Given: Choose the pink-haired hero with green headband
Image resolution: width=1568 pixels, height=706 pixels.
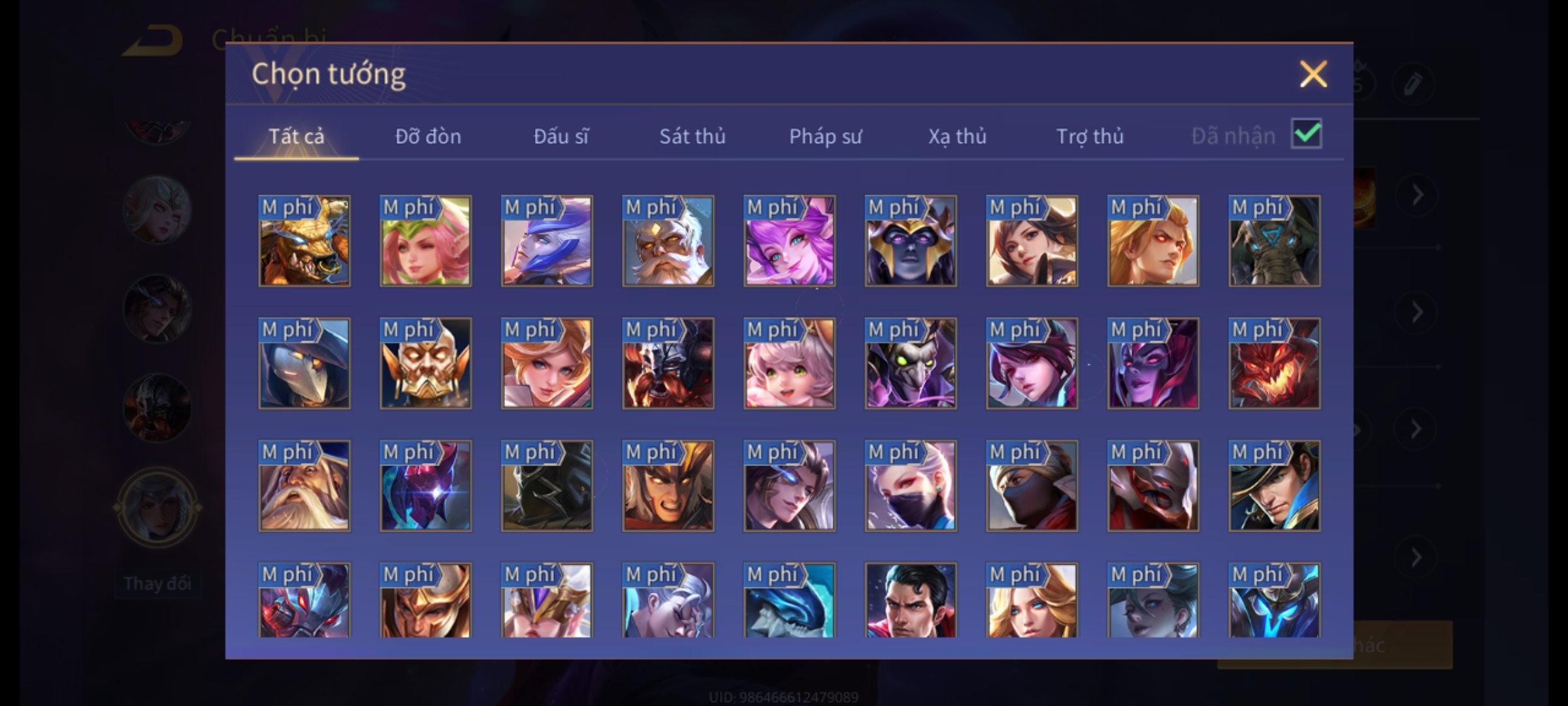Looking at the screenshot, I should pos(425,241).
